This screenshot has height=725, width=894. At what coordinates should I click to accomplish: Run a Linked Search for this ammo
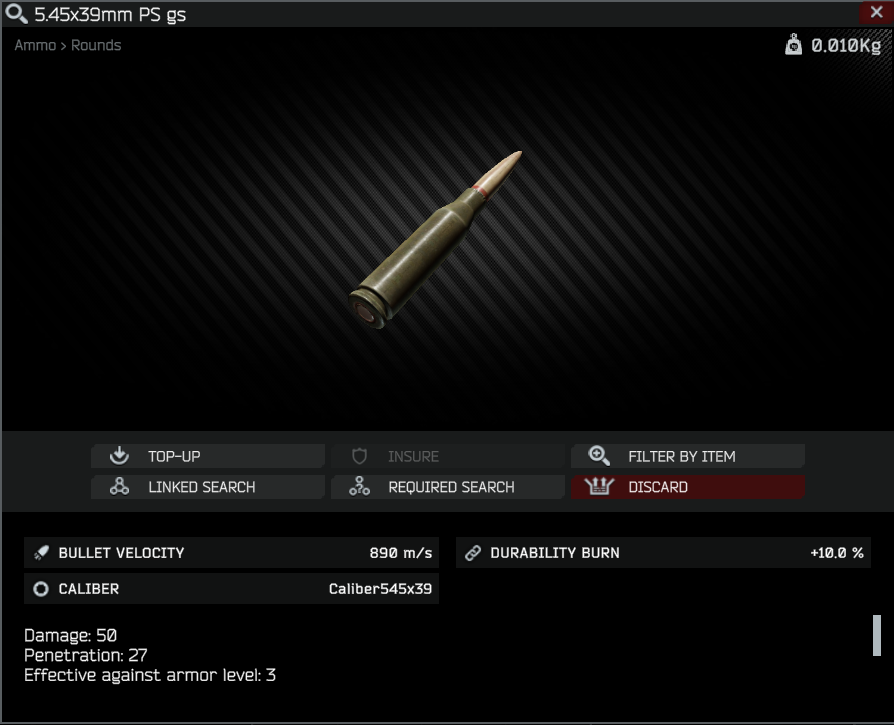click(x=208, y=487)
